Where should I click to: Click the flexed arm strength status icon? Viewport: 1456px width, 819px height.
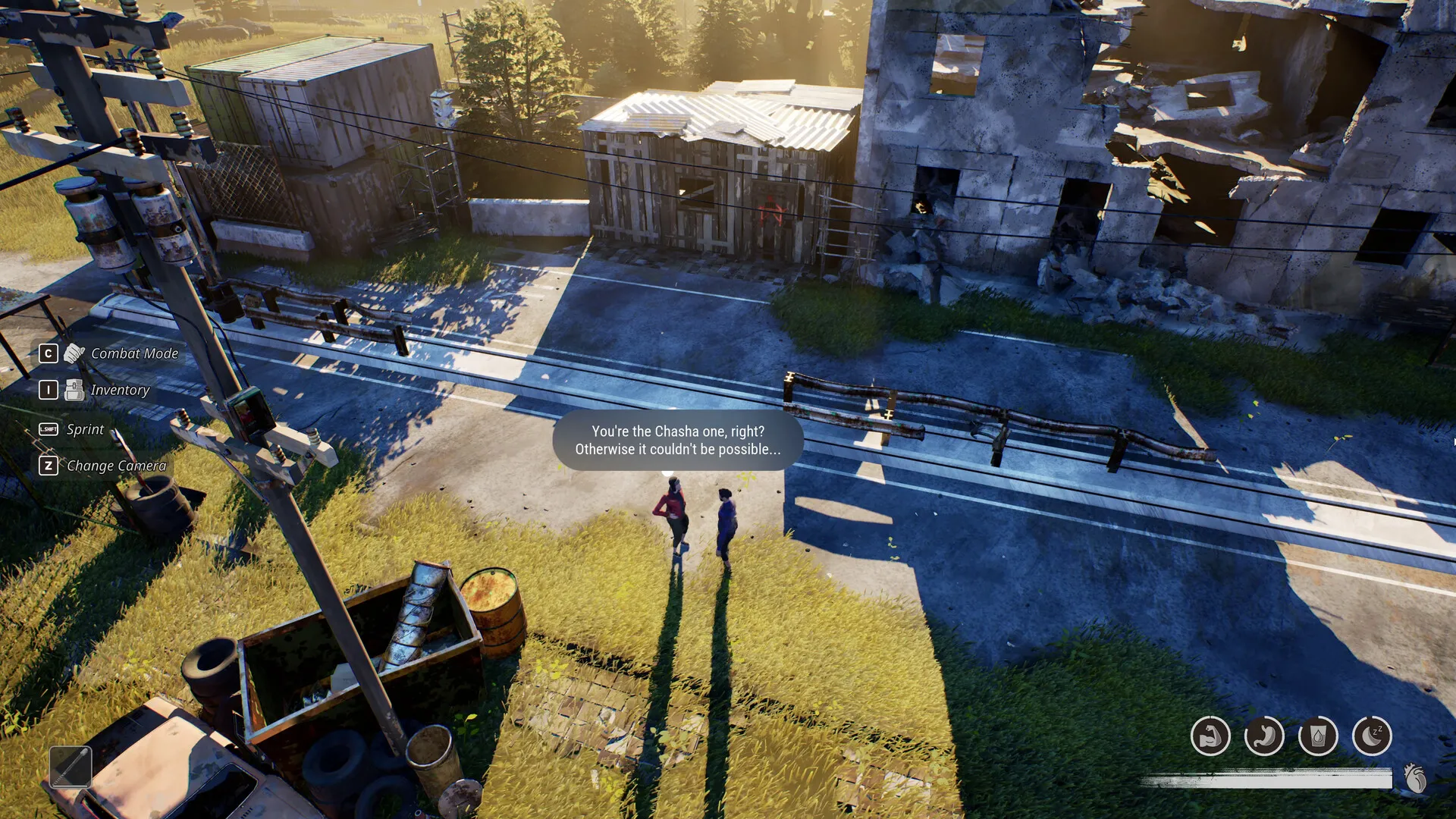[1210, 736]
